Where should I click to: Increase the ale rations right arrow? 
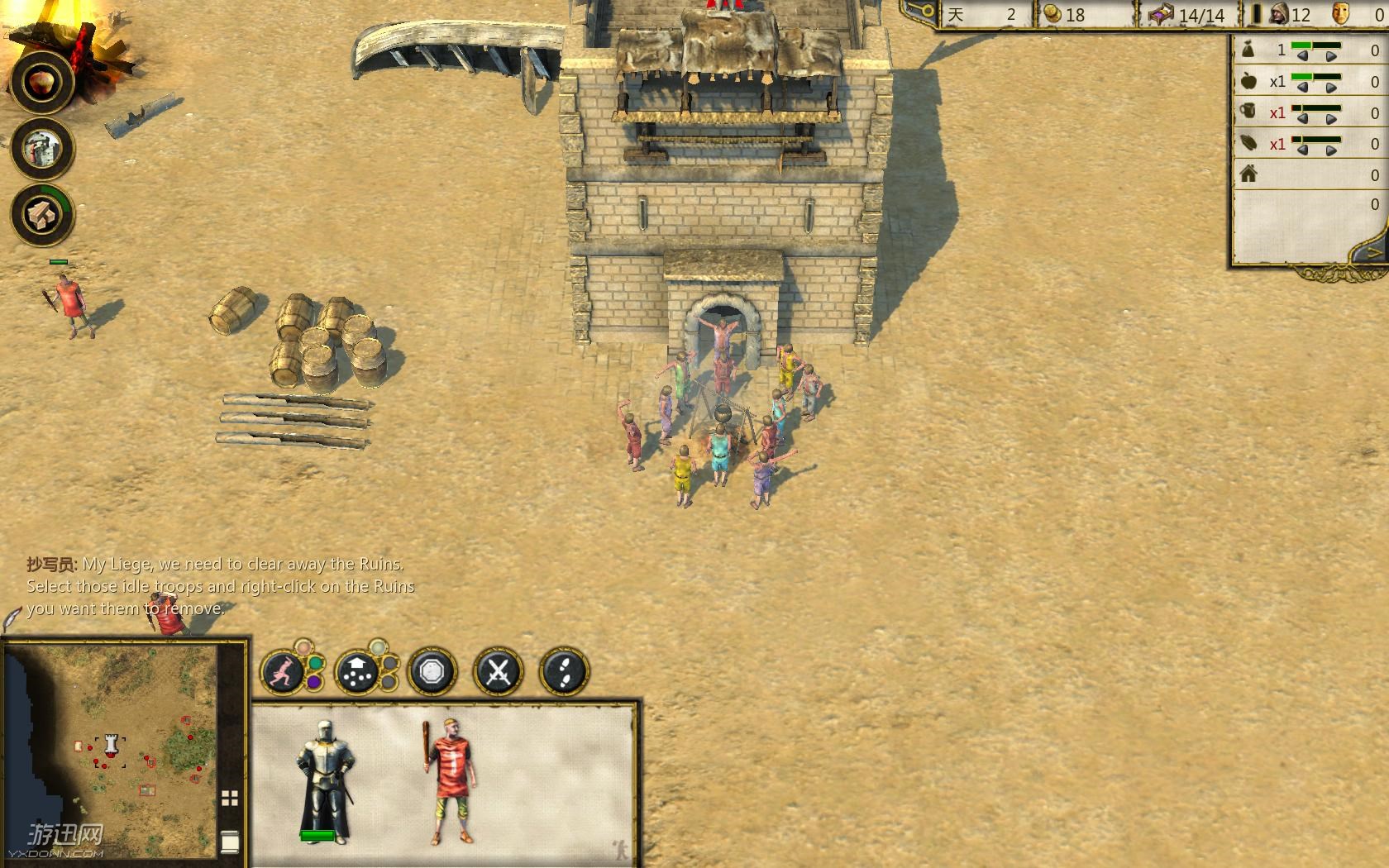click(1330, 118)
